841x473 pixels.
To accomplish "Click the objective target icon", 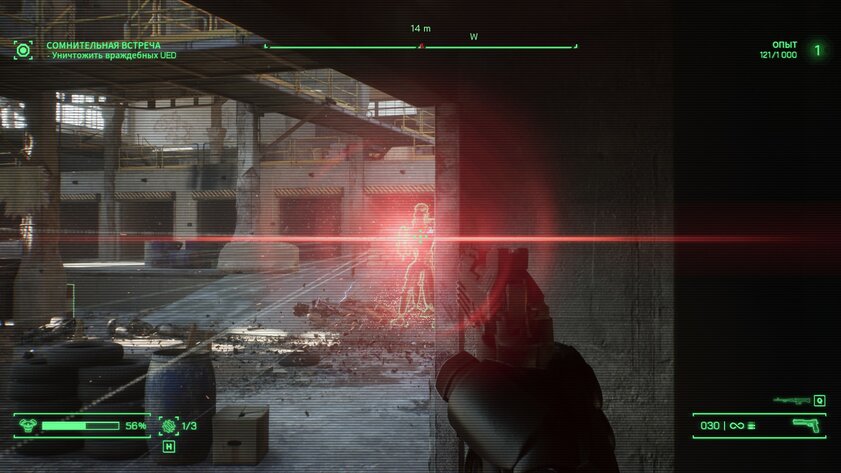I will click(23, 48).
